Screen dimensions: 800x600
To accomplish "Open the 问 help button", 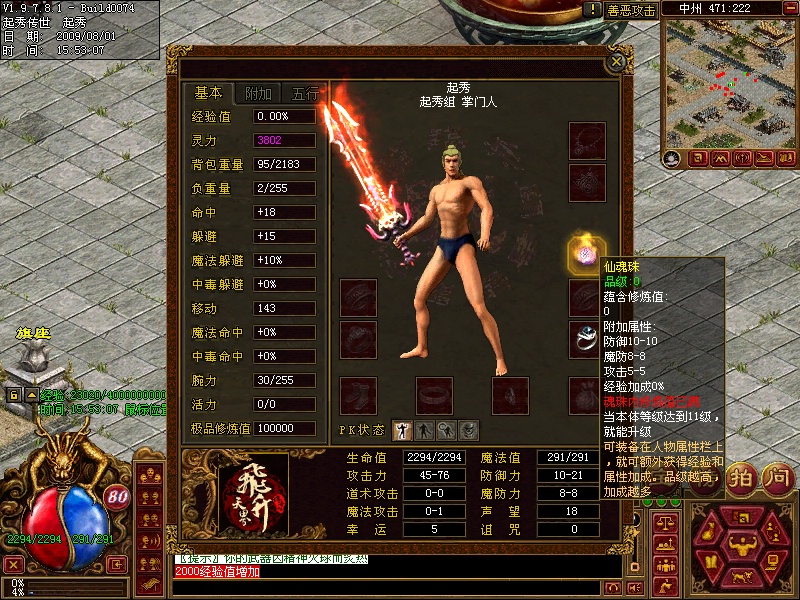I will pyautogui.click(x=775, y=477).
